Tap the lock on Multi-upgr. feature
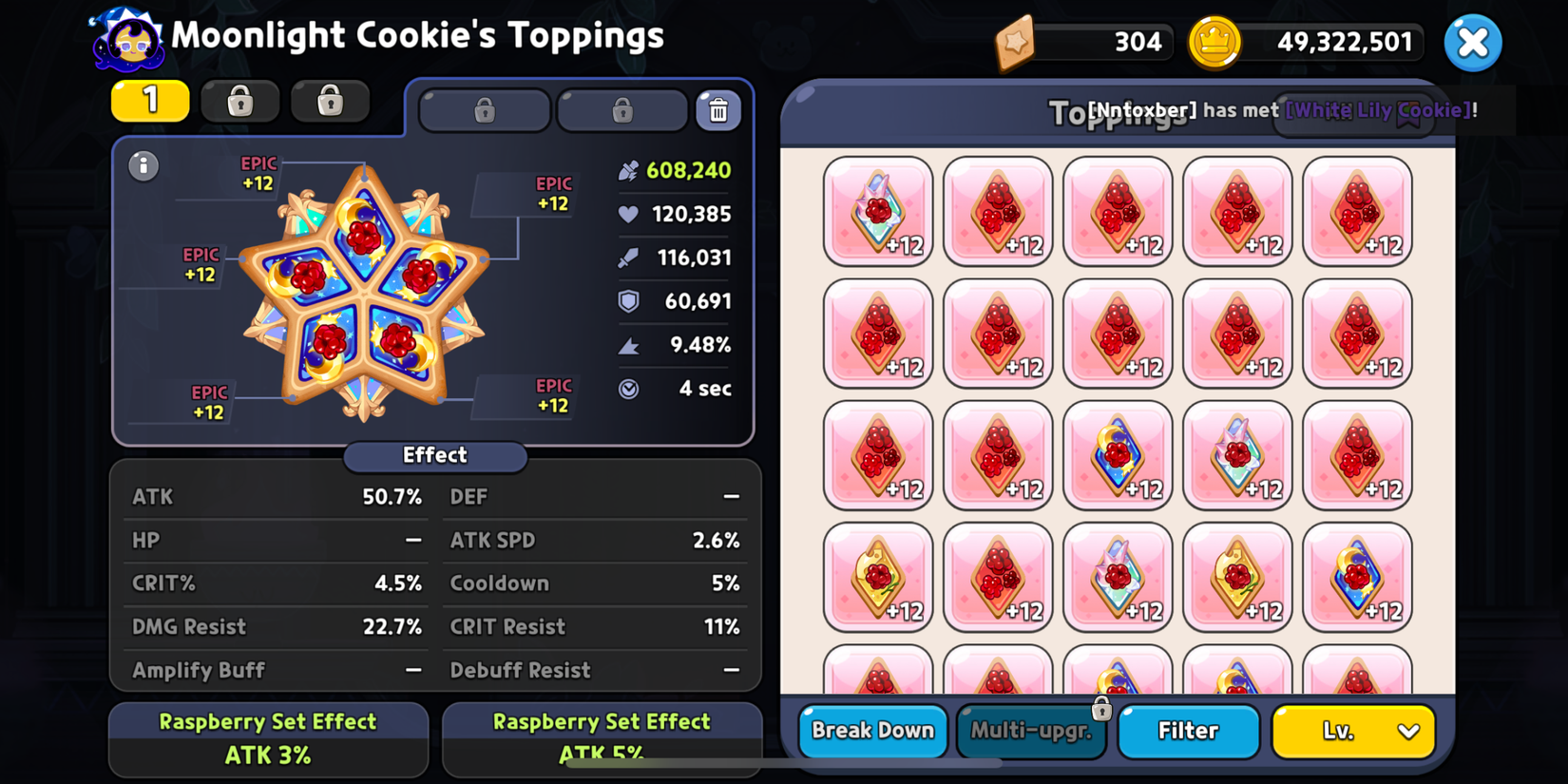 pyautogui.click(x=1102, y=708)
